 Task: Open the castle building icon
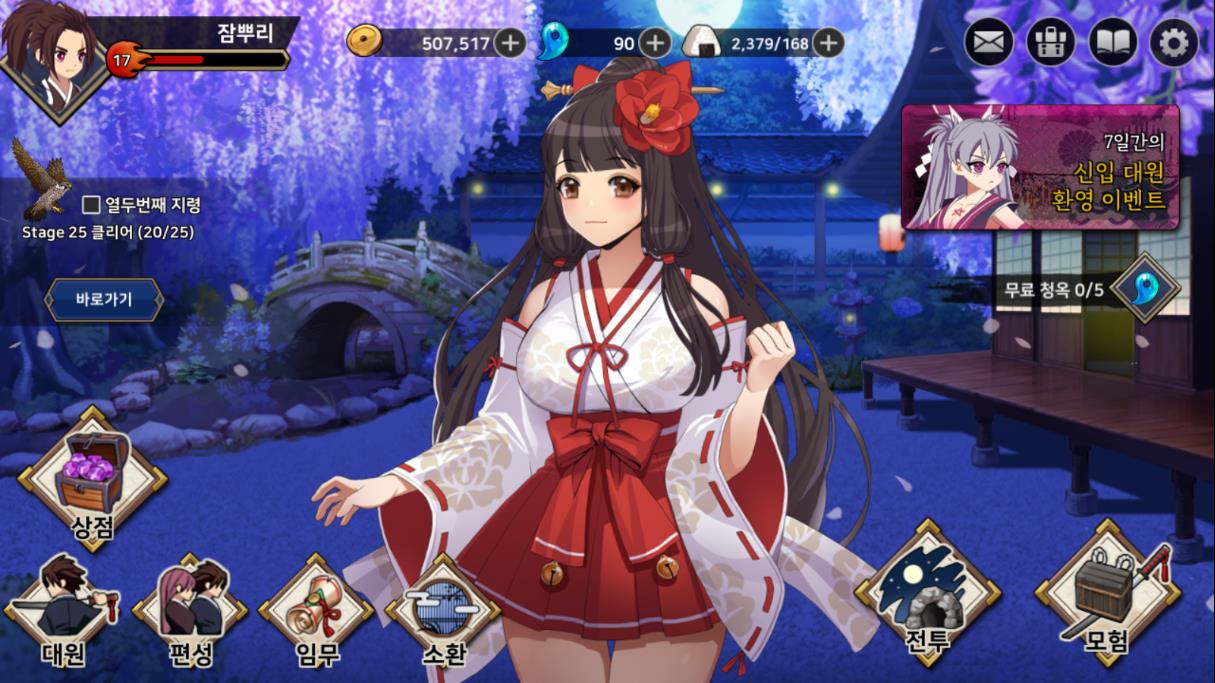pyautogui.click(x=1051, y=43)
